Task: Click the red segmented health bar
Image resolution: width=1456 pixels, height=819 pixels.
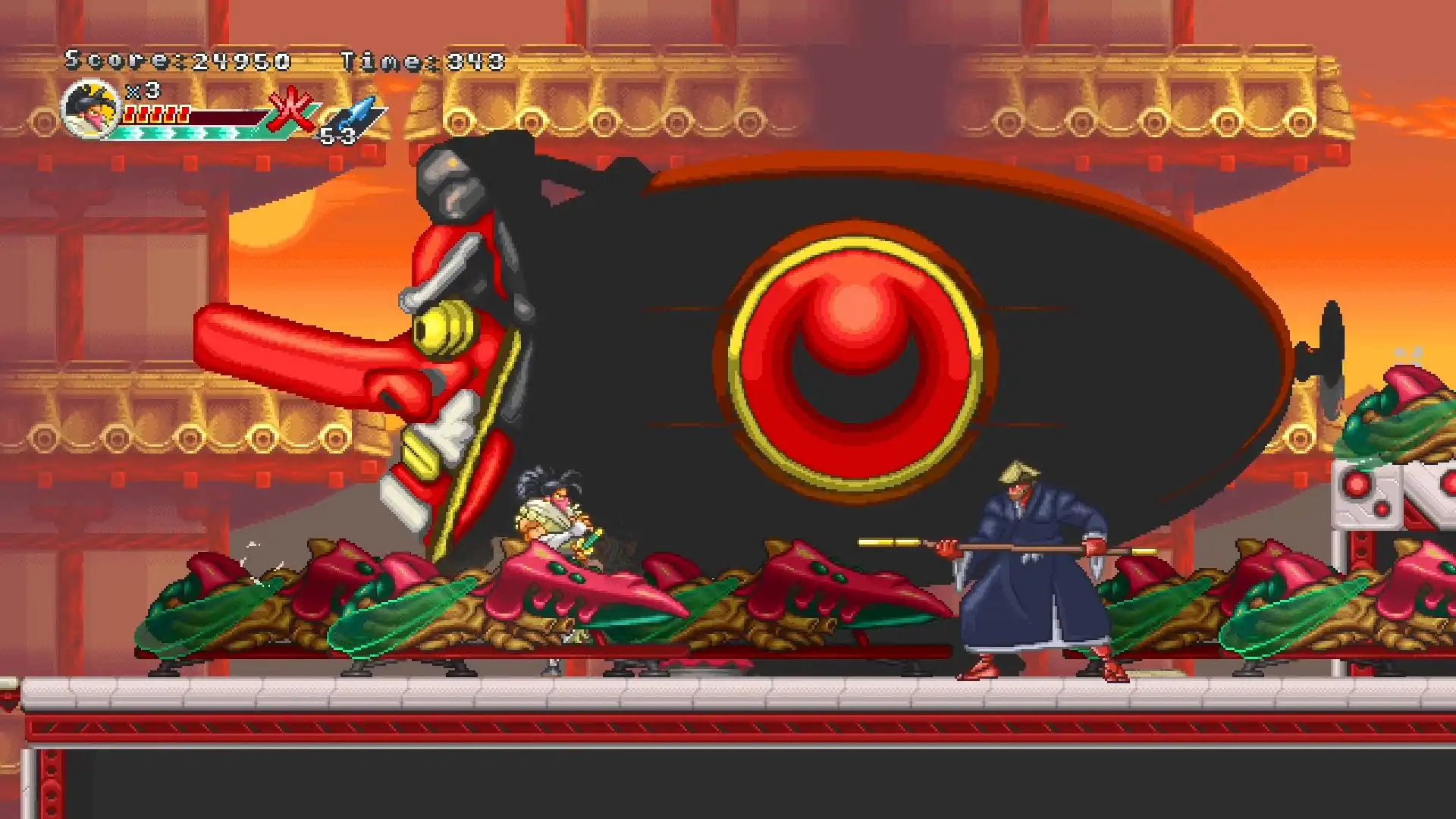Action: pos(155,114)
